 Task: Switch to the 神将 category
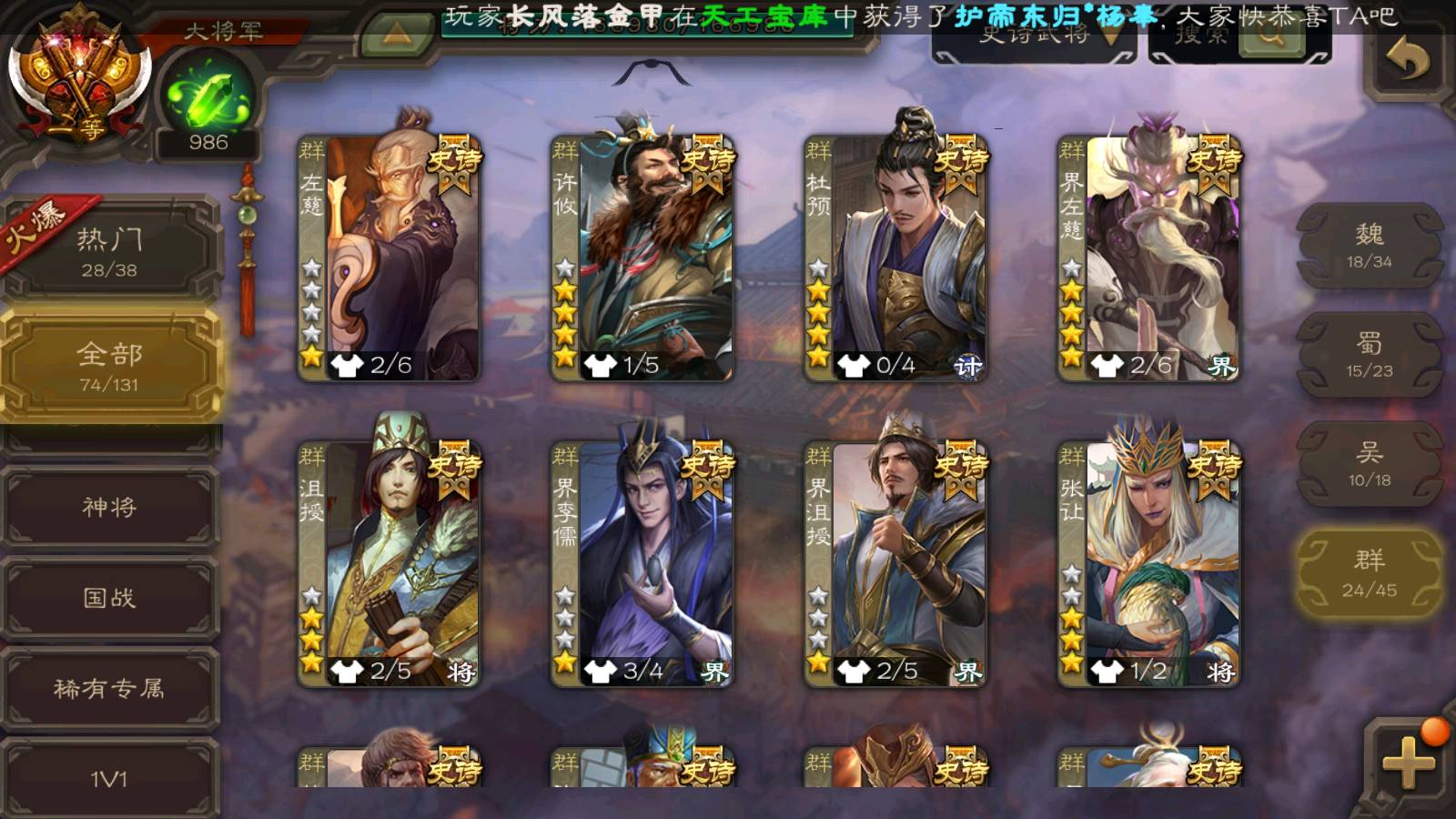click(x=109, y=507)
